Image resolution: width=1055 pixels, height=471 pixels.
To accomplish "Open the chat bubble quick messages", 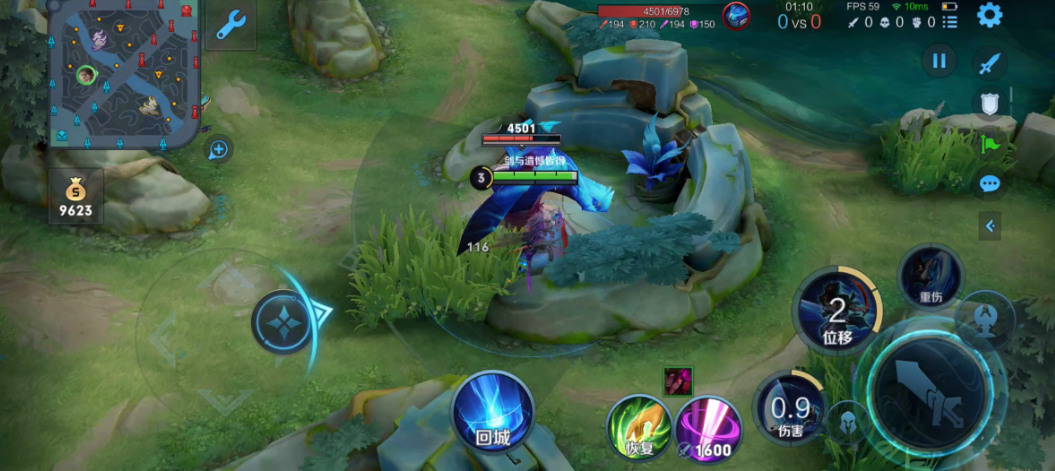I will pyautogui.click(x=990, y=184).
